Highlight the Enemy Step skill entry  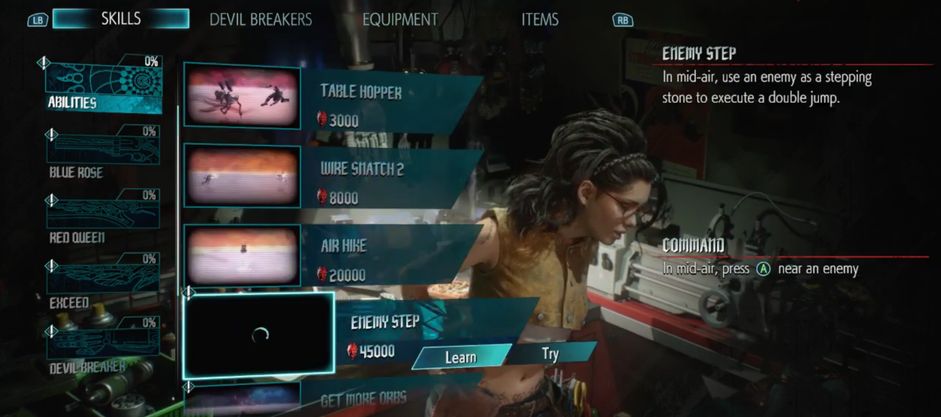click(384, 323)
